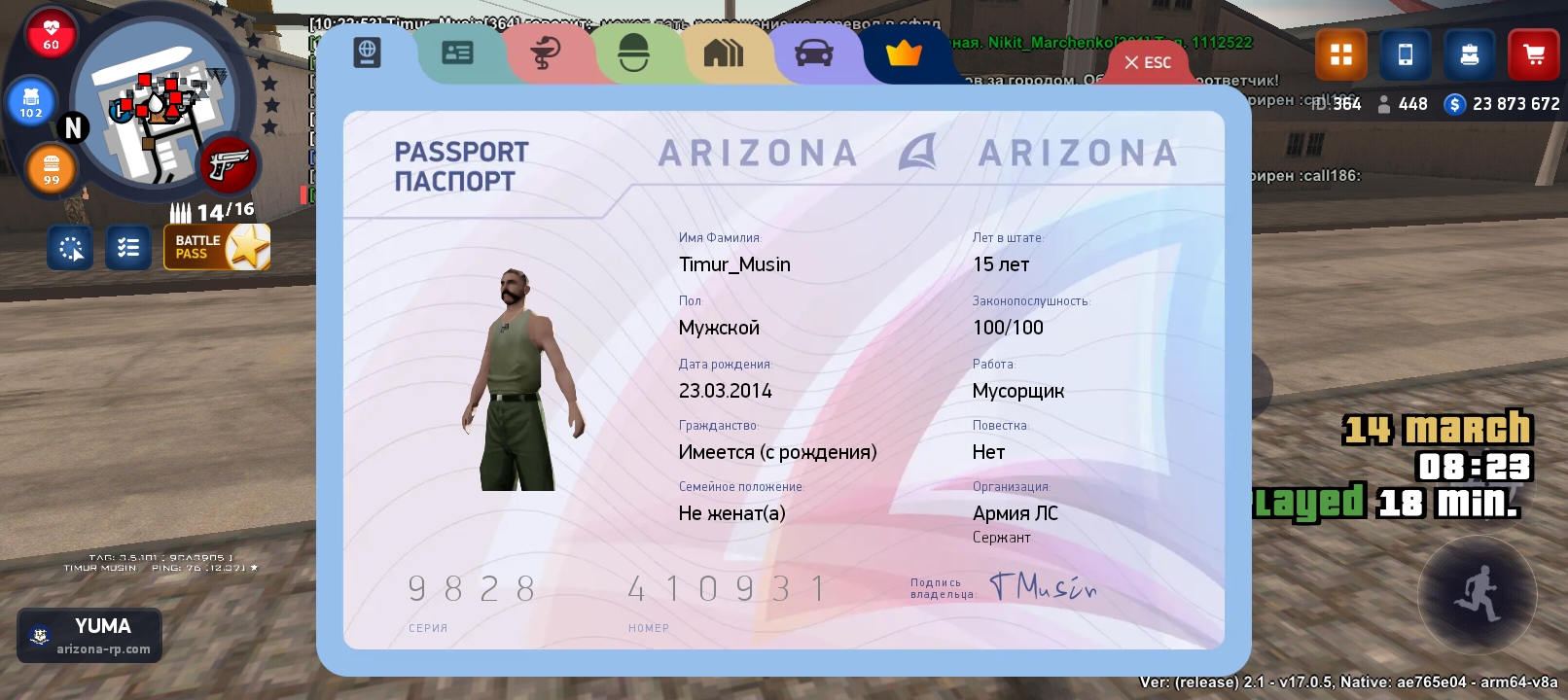The width and height of the screenshot is (1568, 700).
Task: Open the smartphone icon
Action: pyautogui.click(x=1406, y=54)
